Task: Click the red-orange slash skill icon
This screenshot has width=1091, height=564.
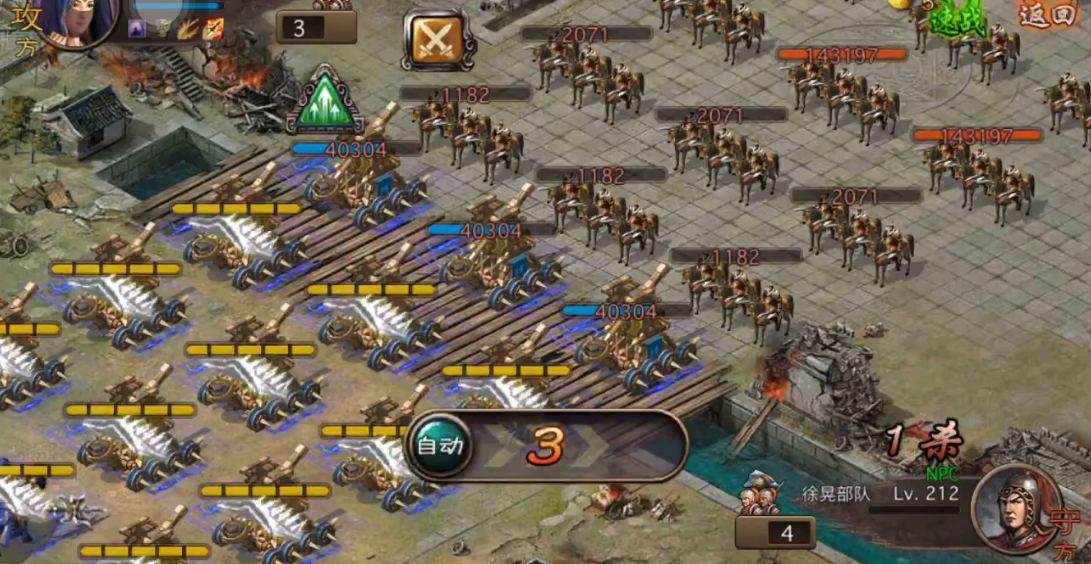Action: pos(213,30)
